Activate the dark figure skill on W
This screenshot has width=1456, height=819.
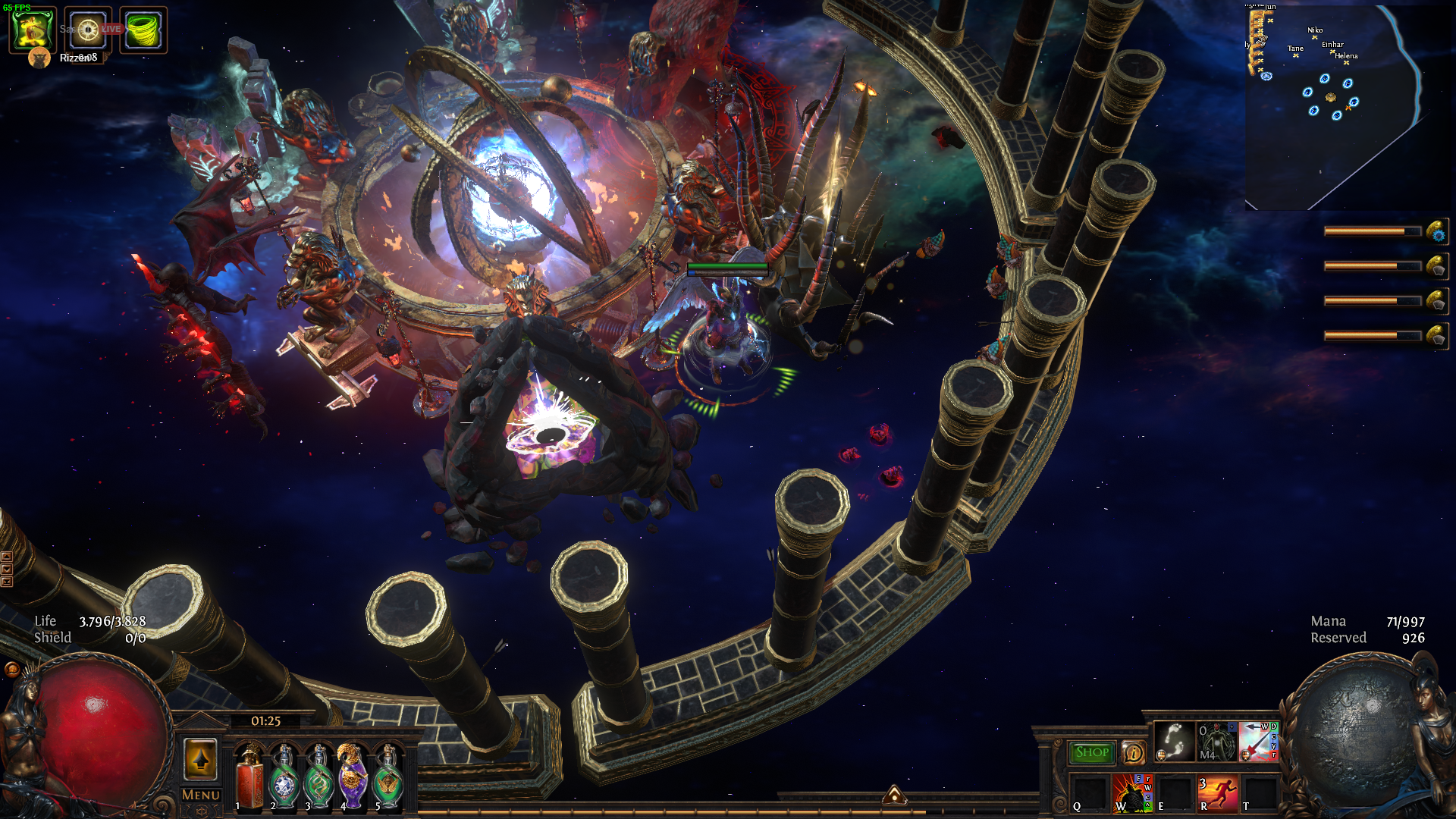click(x=1131, y=793)
